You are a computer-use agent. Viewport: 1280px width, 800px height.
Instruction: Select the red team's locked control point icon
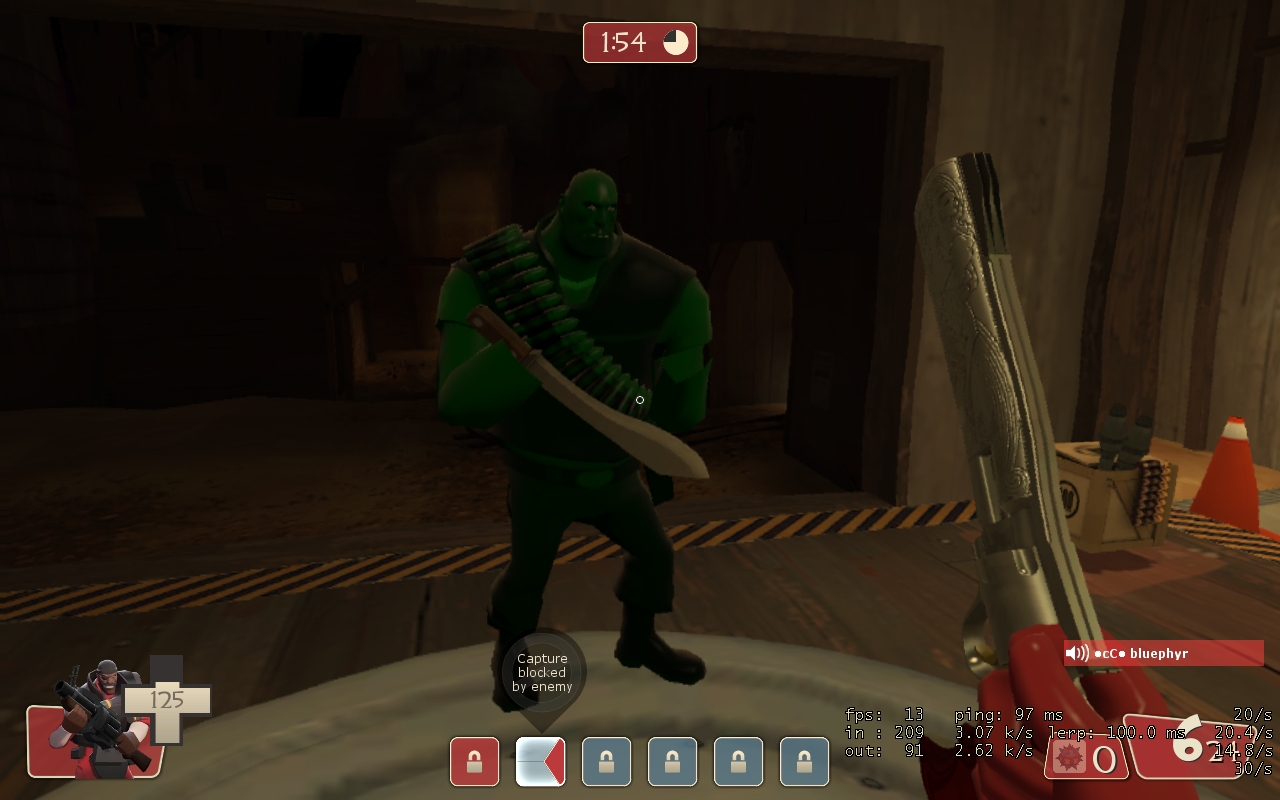[473, 761]
